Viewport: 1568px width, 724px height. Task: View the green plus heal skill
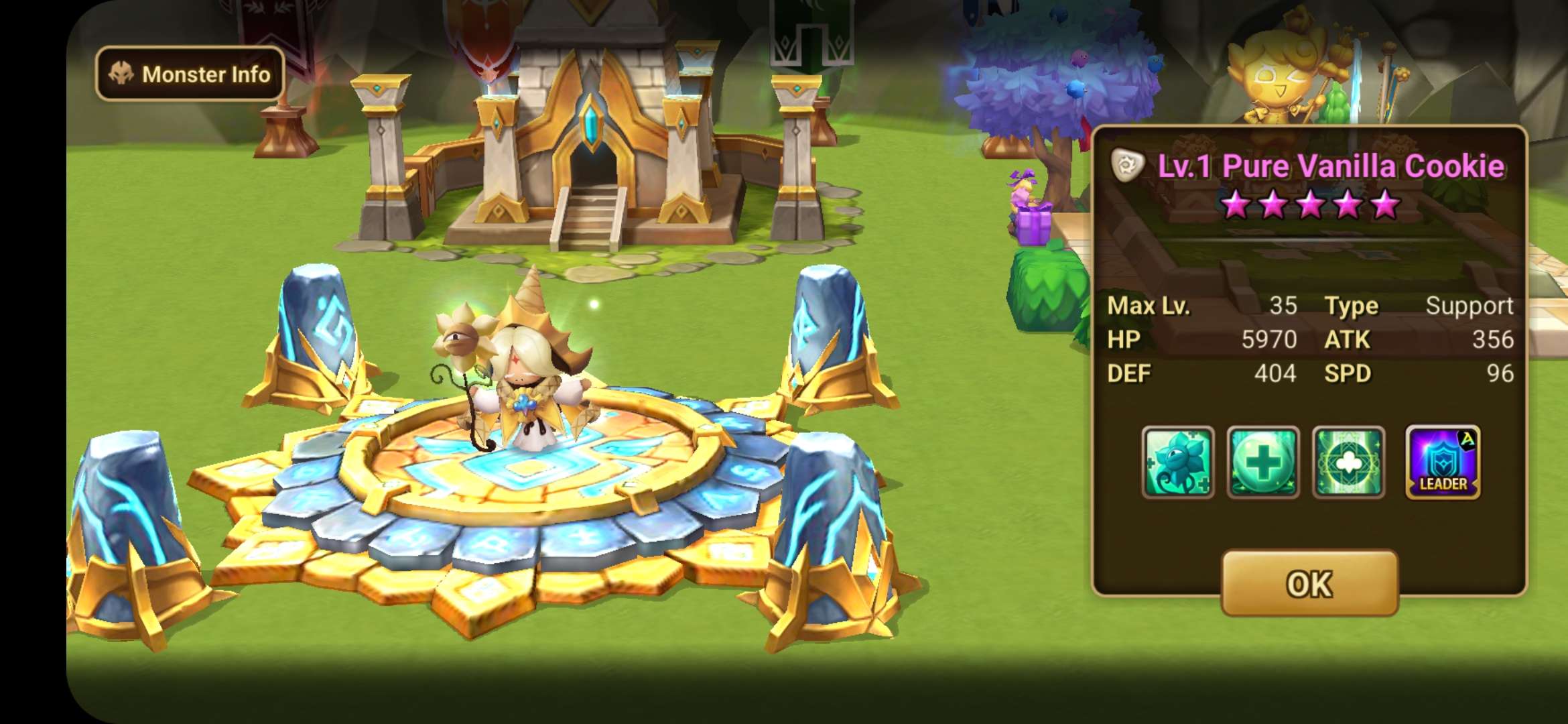pos(1262,463)
